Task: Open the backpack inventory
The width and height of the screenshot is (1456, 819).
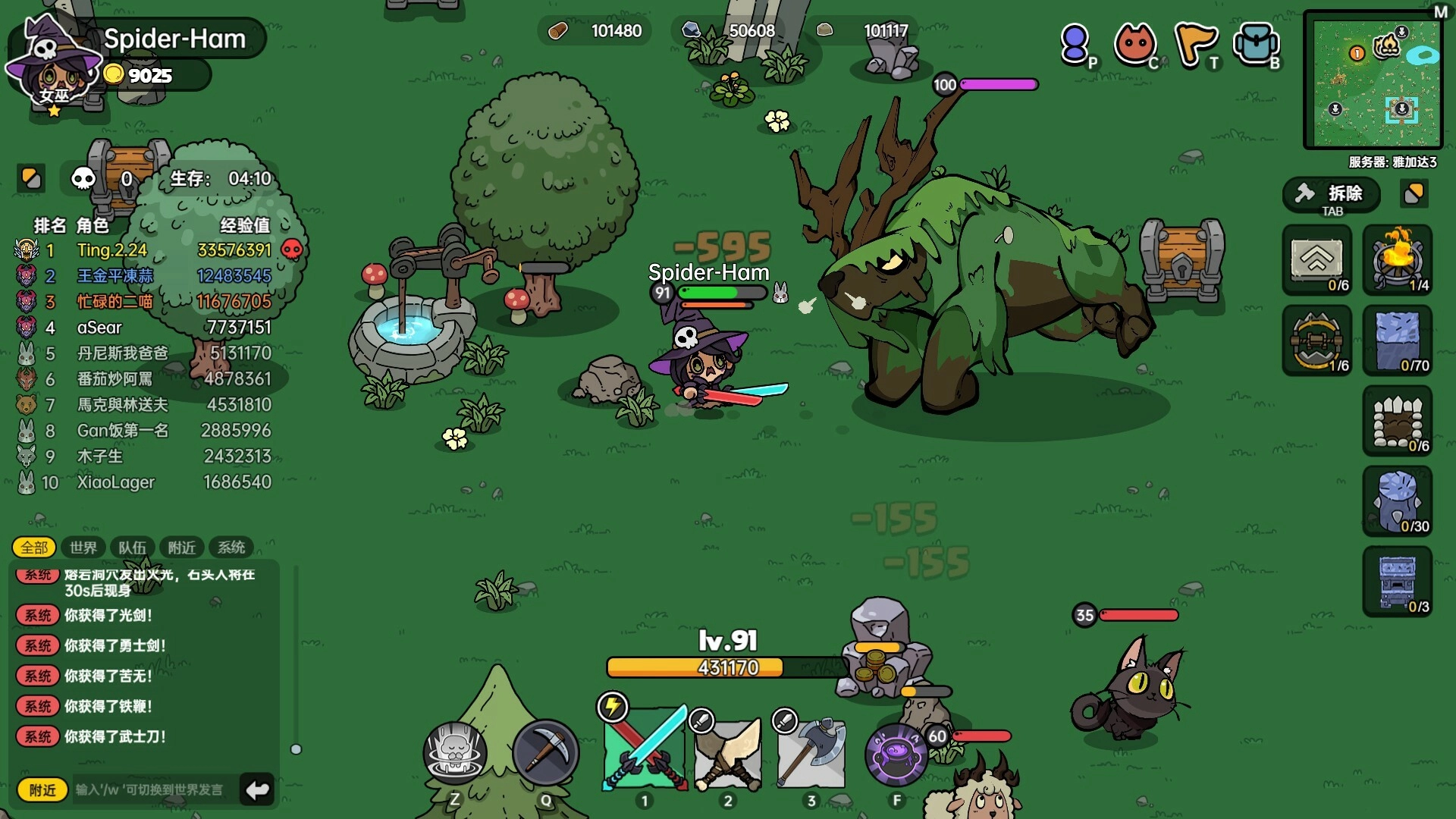Action: 1256,44
